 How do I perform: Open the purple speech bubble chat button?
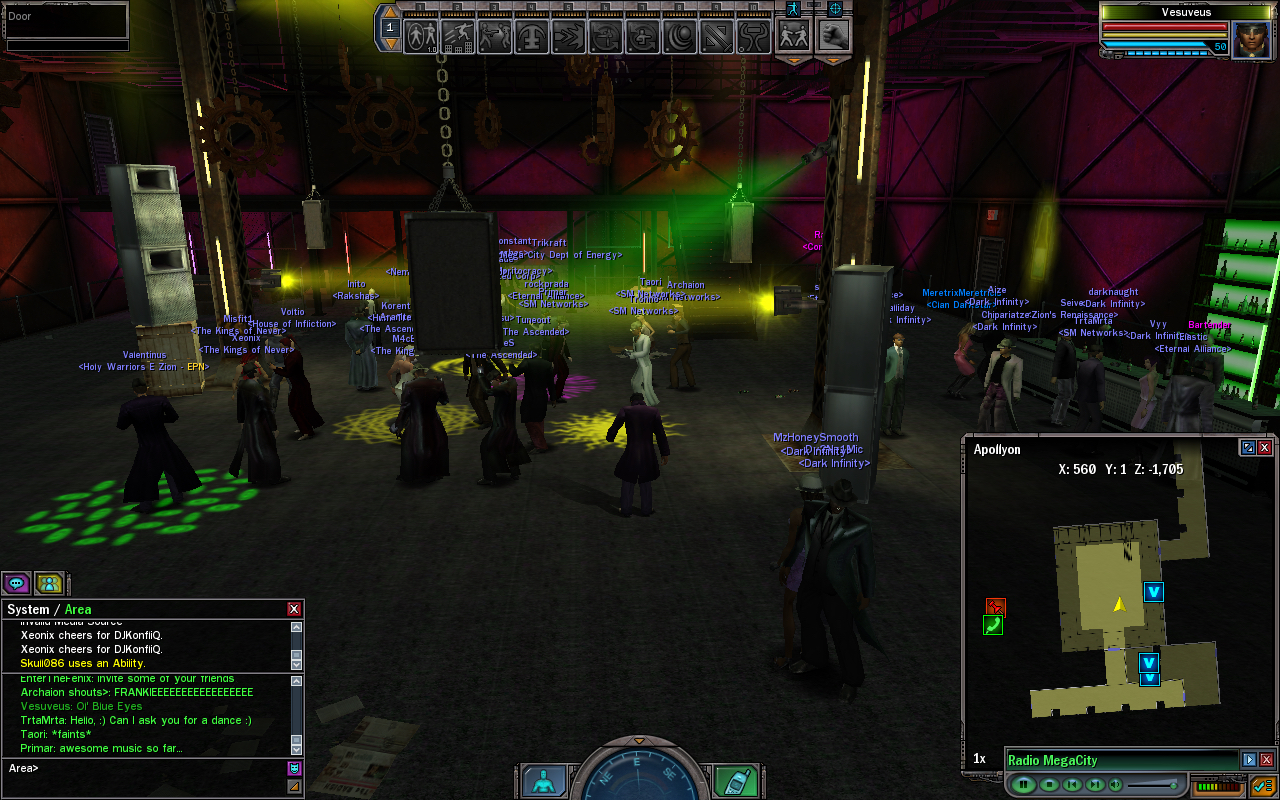(16, 583)
